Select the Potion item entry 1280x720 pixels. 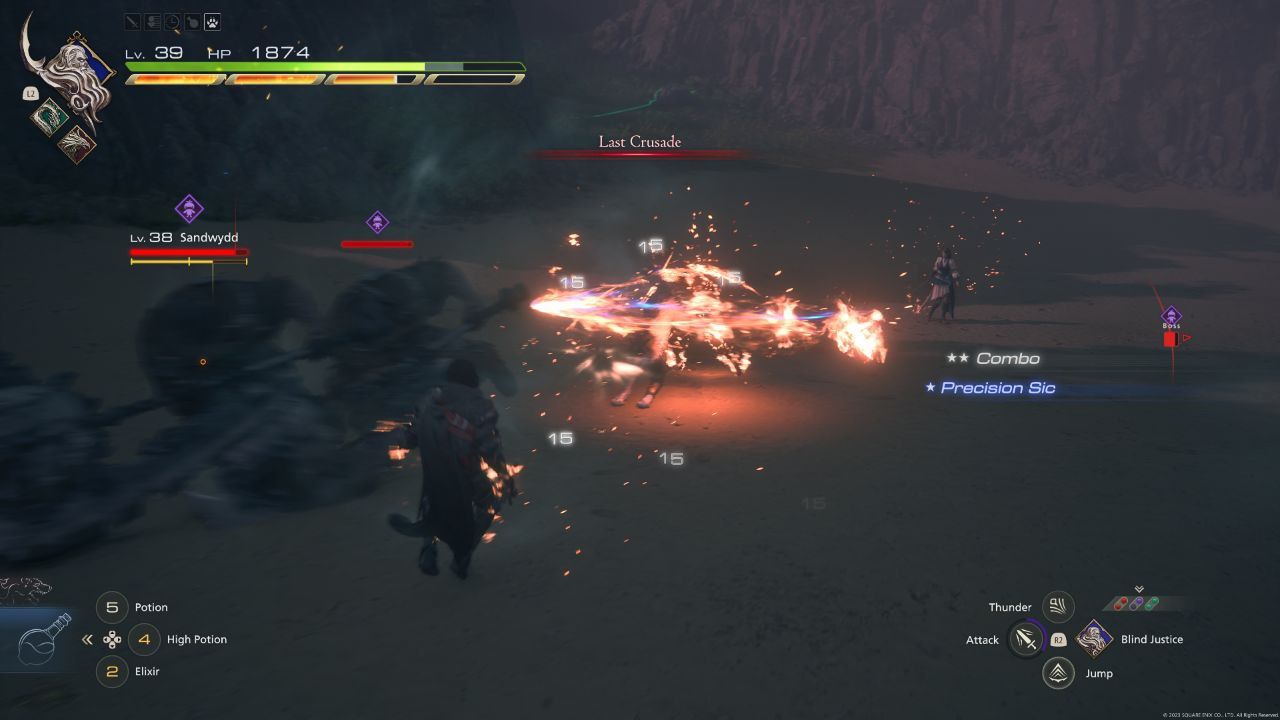click(150, 607)
